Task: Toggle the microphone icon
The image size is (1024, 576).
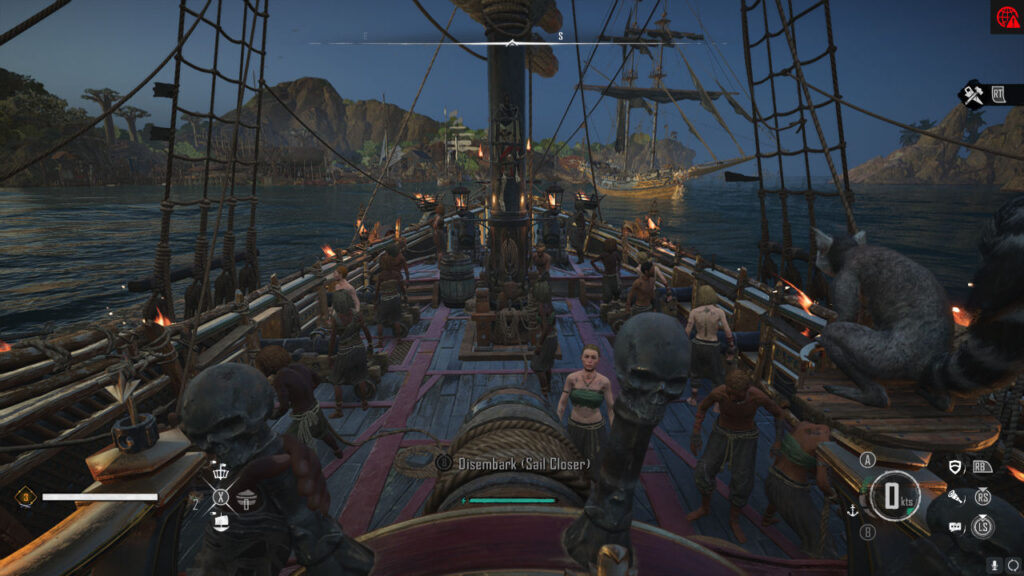Action: pos(994,565)
